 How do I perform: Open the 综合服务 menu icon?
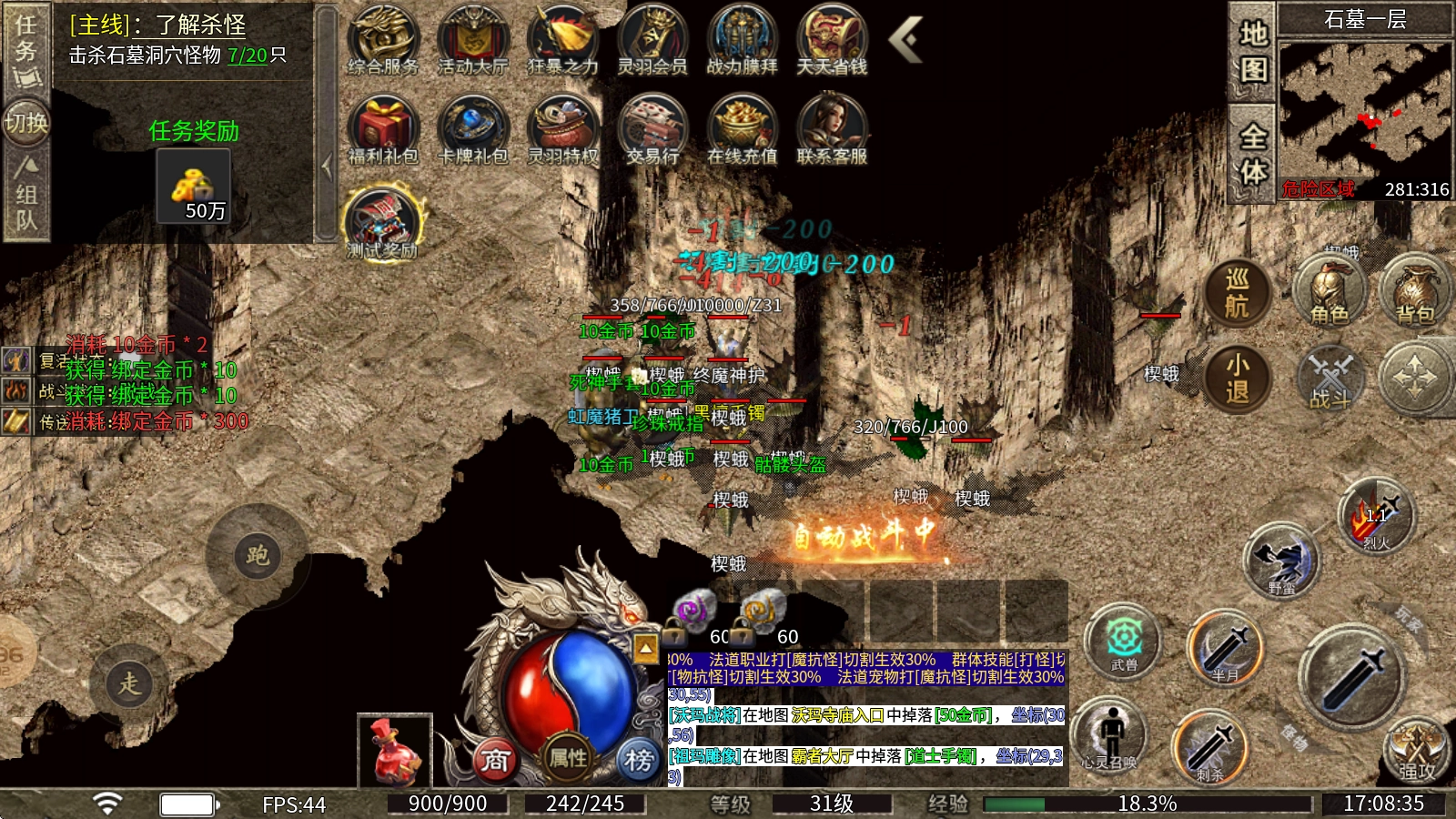click(x=383, y=39)
